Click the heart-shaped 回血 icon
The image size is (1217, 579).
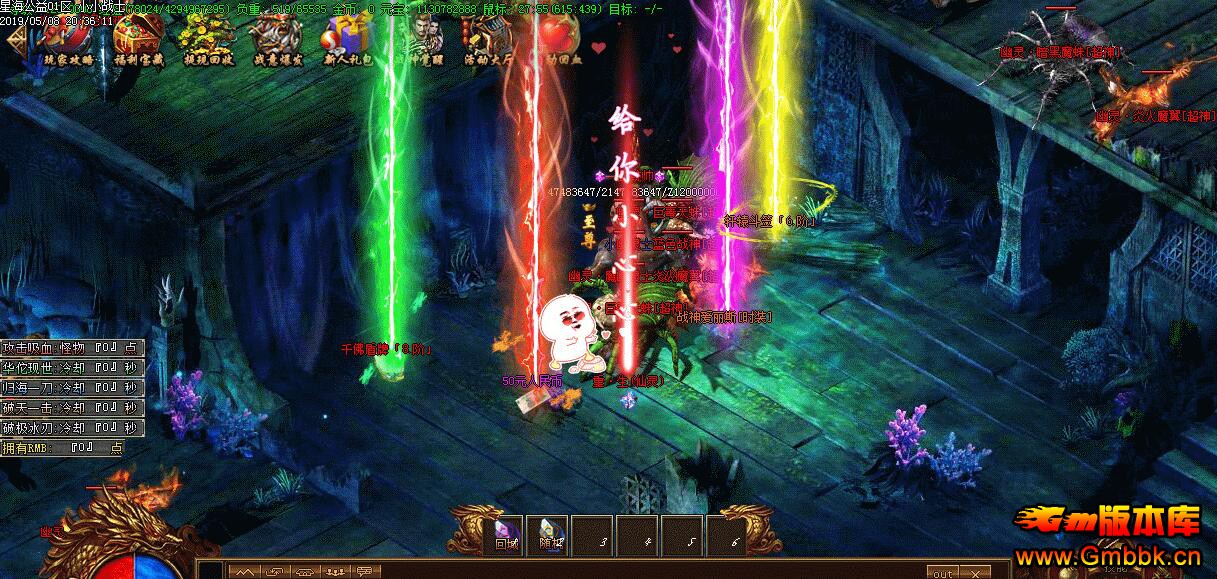point(560,38)
